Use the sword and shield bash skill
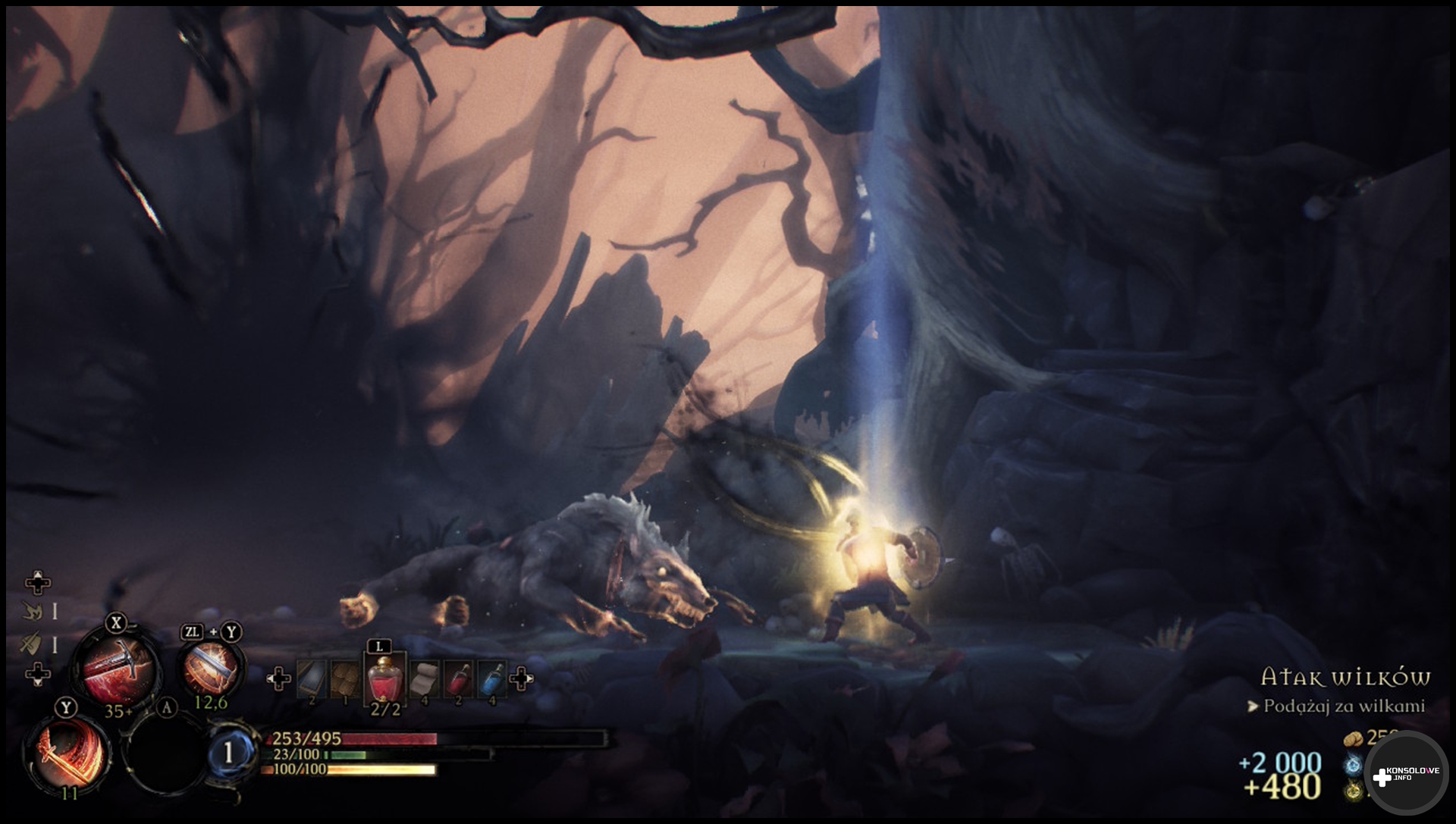This screenshot has width=1456, height=824. [210, 669]
